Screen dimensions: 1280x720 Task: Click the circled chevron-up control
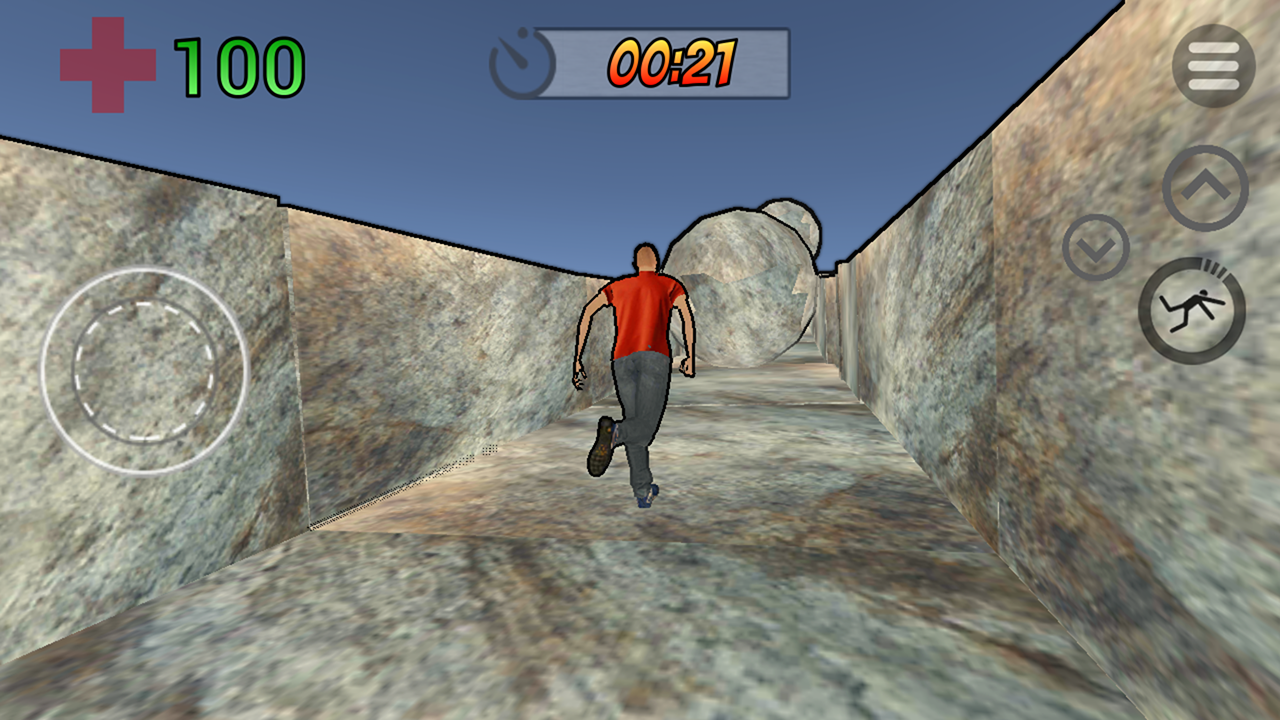[1207, 186]
